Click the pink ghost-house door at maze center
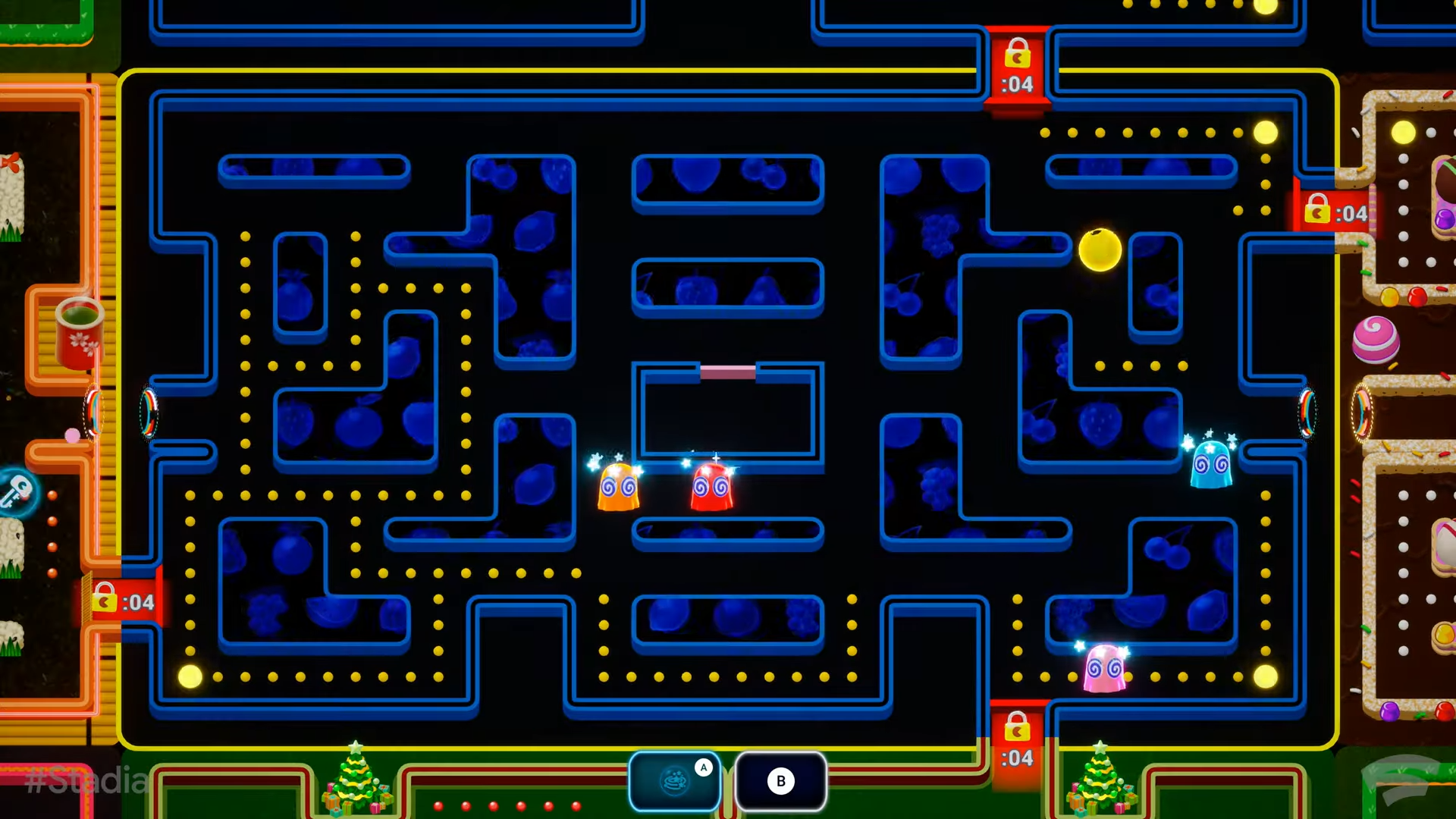Image resolution: width=1456 pixels, height=819 pixels. point(726,371)
